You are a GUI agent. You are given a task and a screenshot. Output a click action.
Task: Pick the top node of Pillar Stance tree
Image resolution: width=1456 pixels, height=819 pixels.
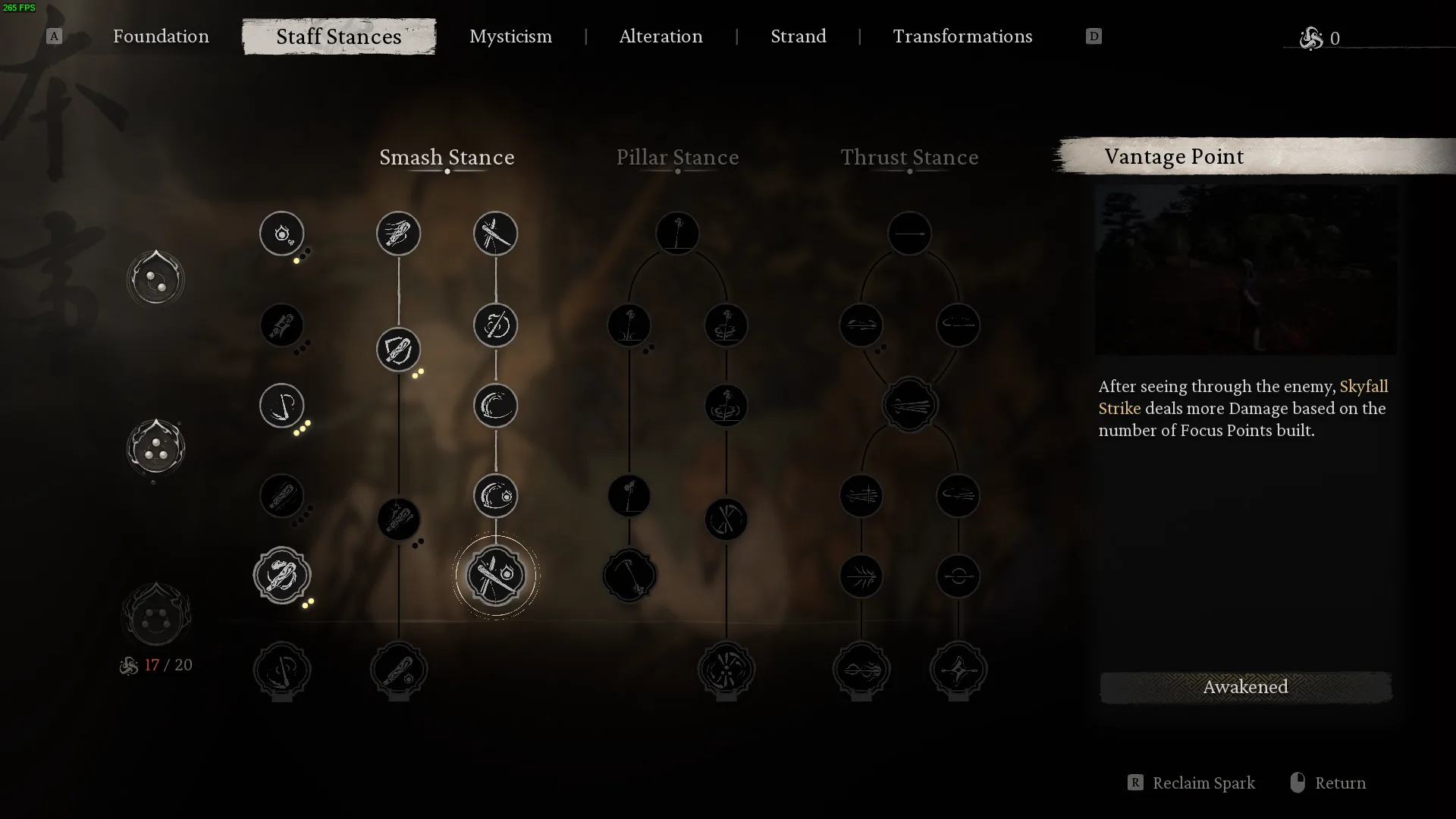pyautogui.click(x=677, y=233)
